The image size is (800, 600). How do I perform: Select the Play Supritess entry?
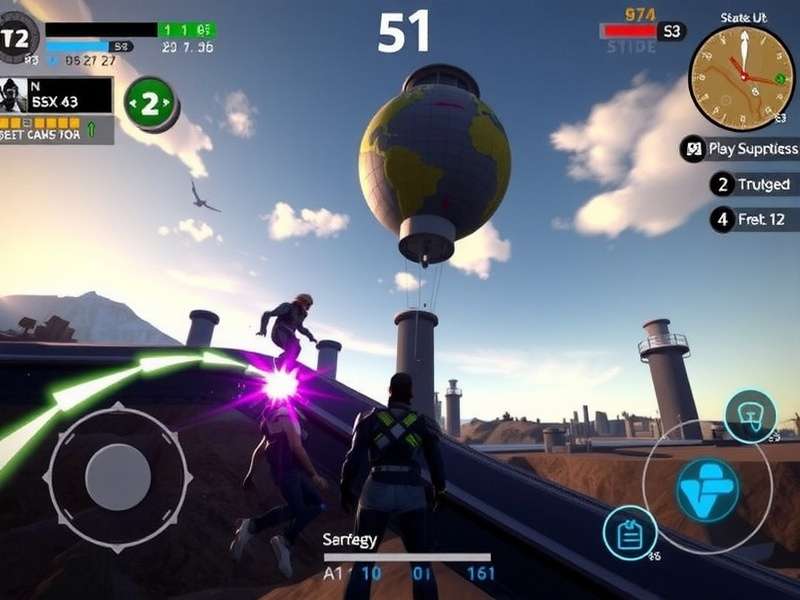point(740,149)
